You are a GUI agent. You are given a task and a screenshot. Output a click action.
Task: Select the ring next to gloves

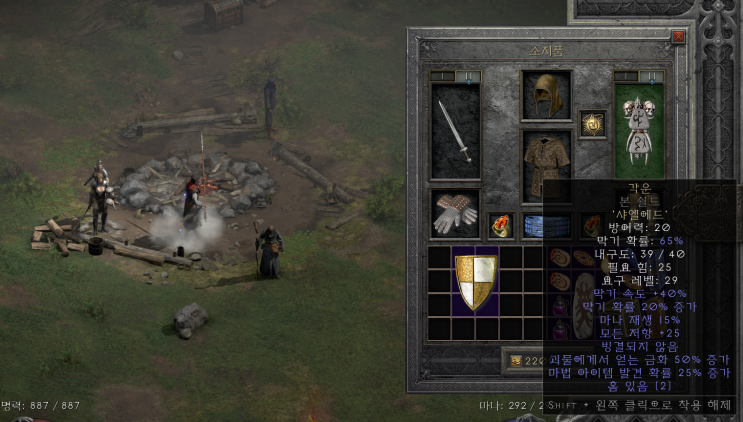click(x=500, y=225)
